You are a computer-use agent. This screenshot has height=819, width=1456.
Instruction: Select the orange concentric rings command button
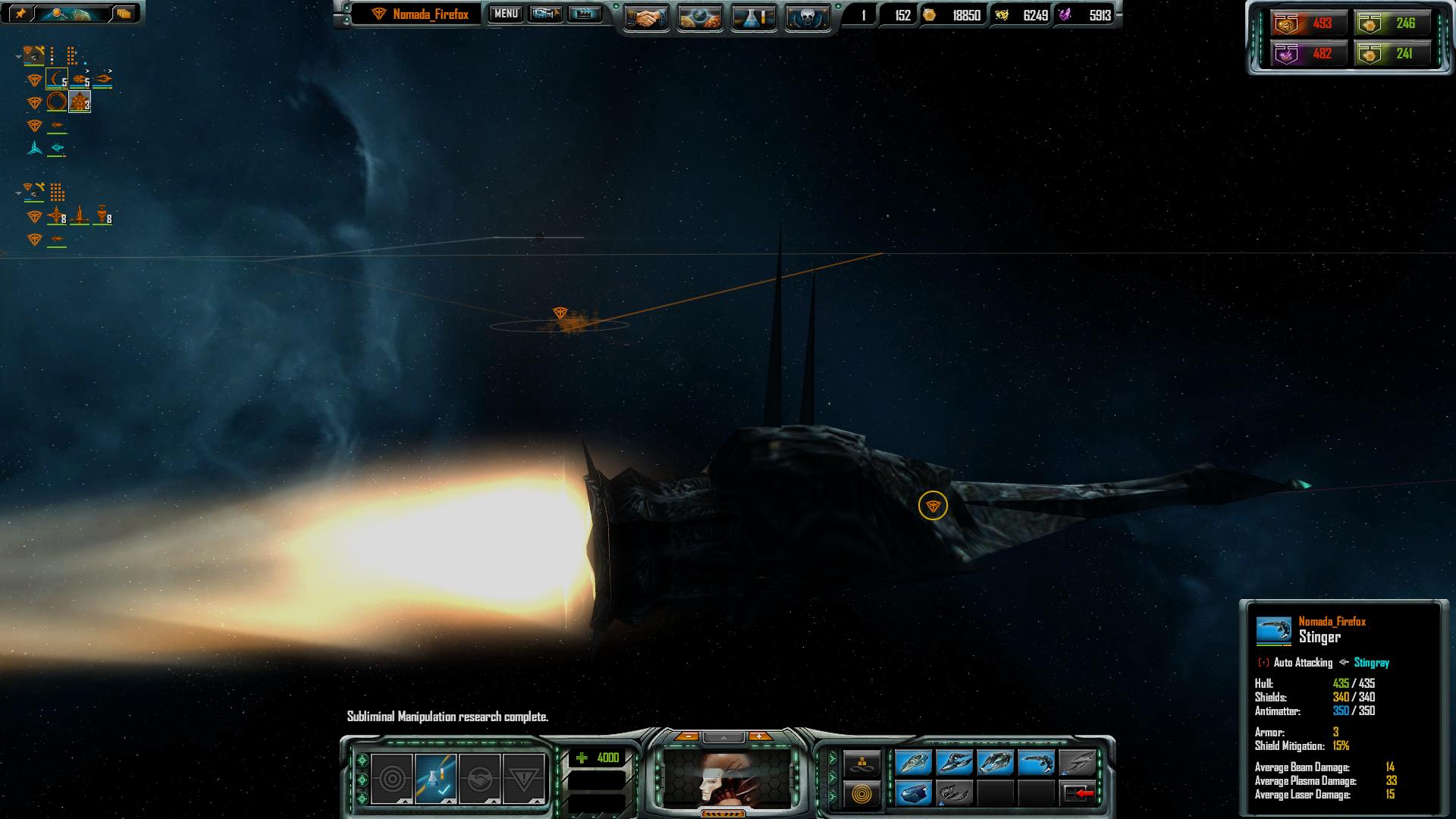[862, 794]
